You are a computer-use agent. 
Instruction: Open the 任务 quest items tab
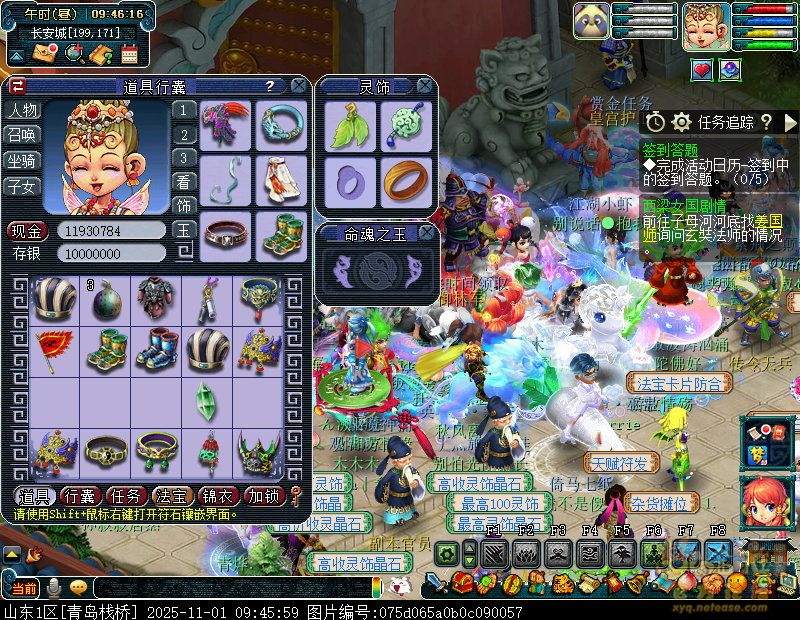tap(125, 496)
